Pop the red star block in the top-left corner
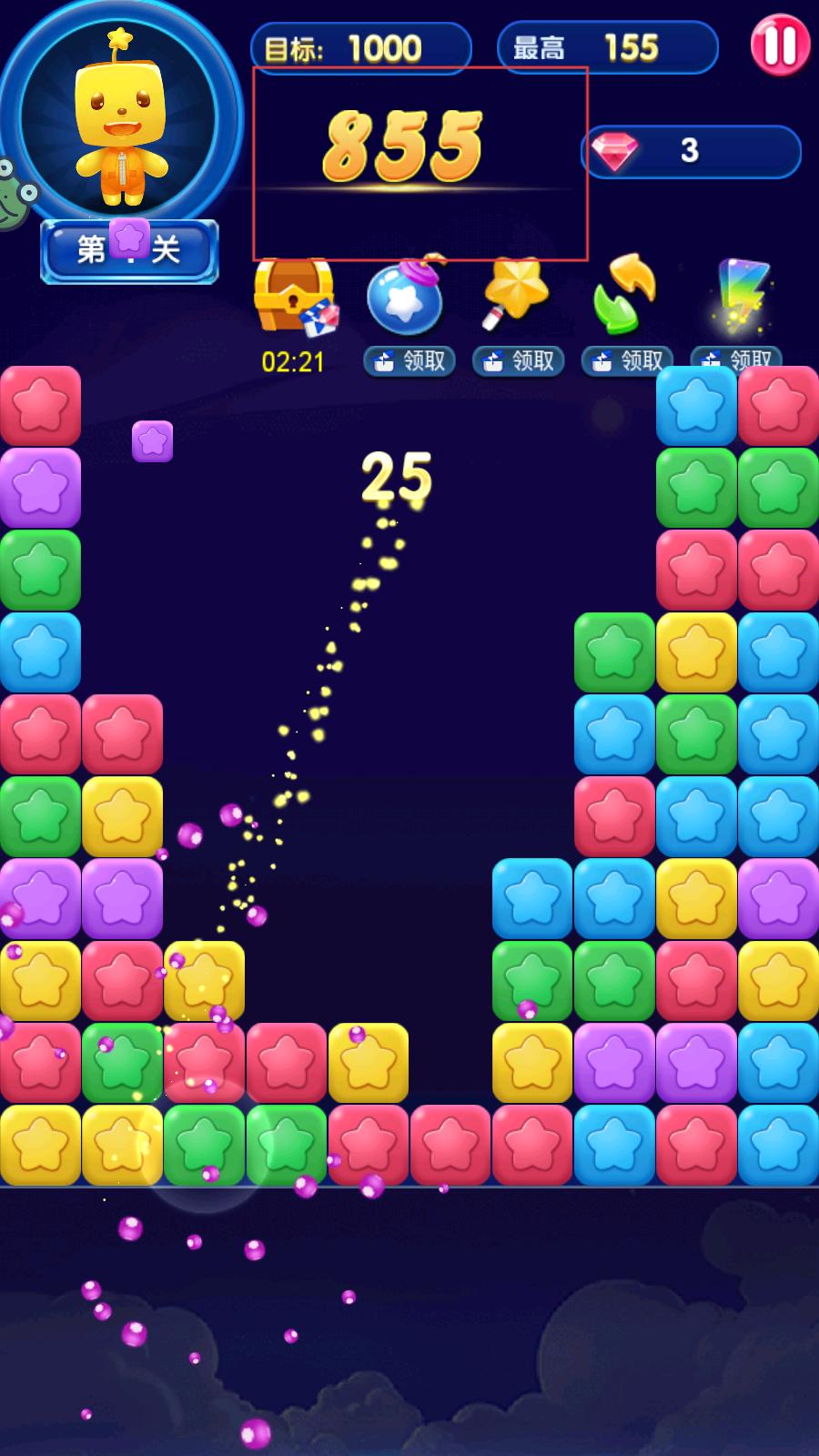This screenshot has height=1456, width=819. coord(40,406)
